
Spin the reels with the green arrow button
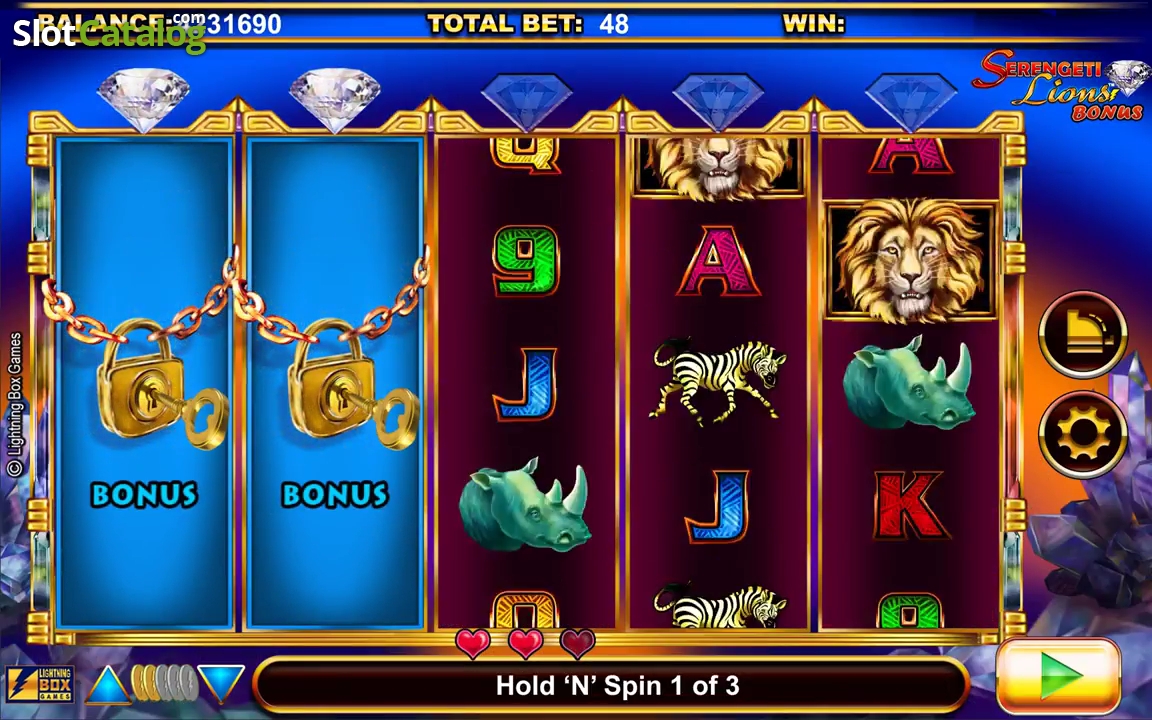coord(1058,678)
